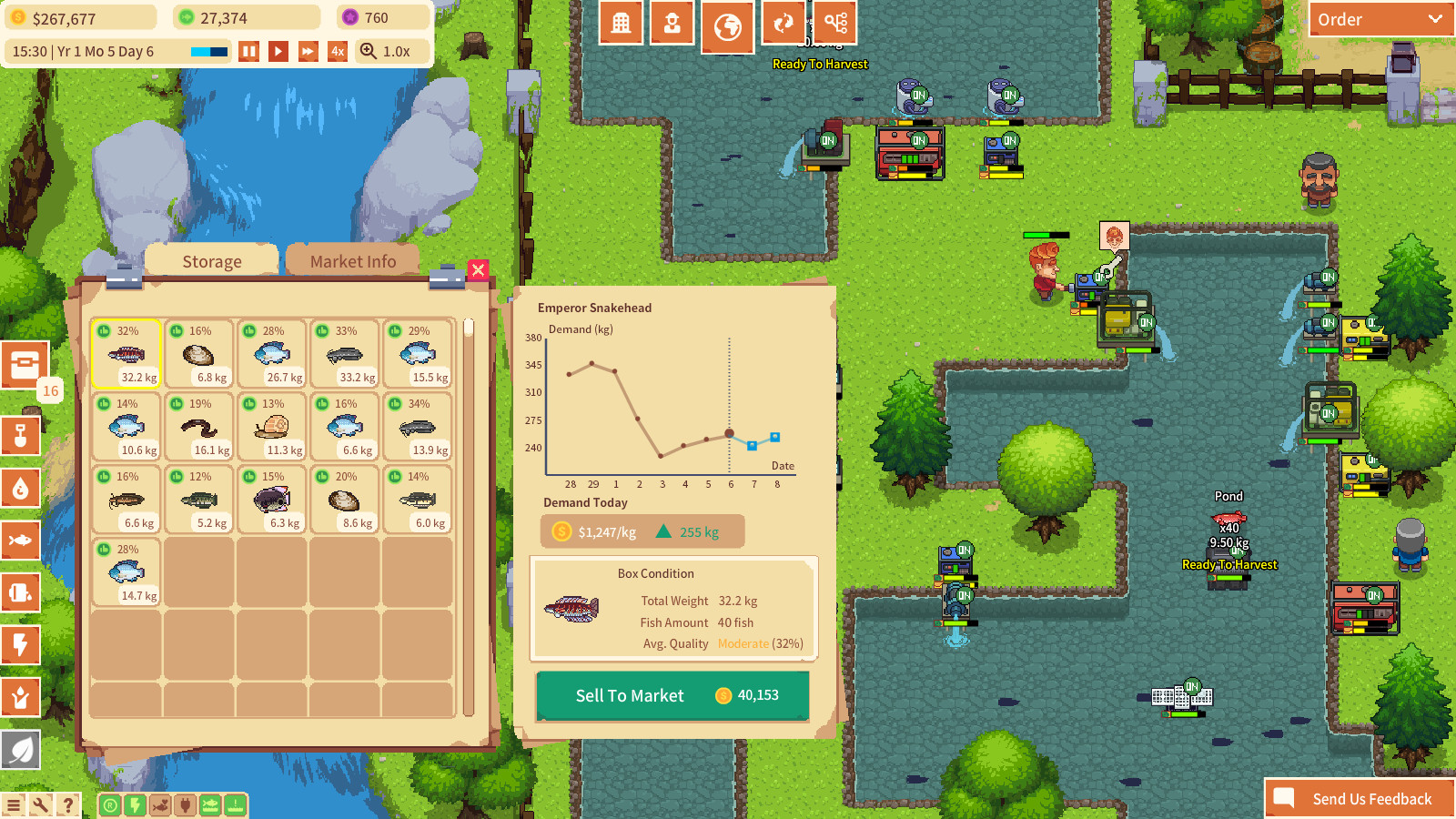The width and height of the screenshot is (1456, 819).
Task: Toggle the power plug overlay
Action: pos(183,804)
